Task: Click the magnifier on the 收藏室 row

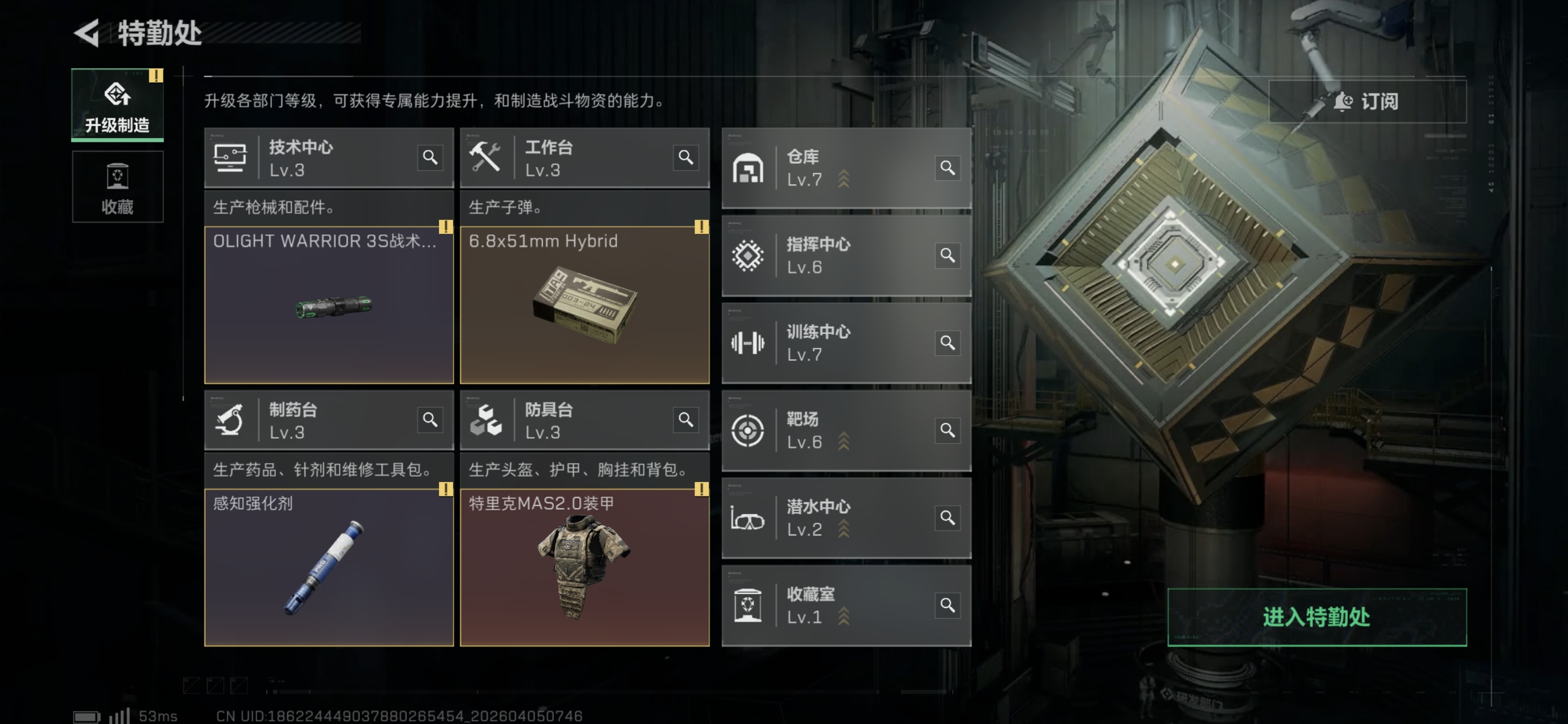Action: click(947, 605)
